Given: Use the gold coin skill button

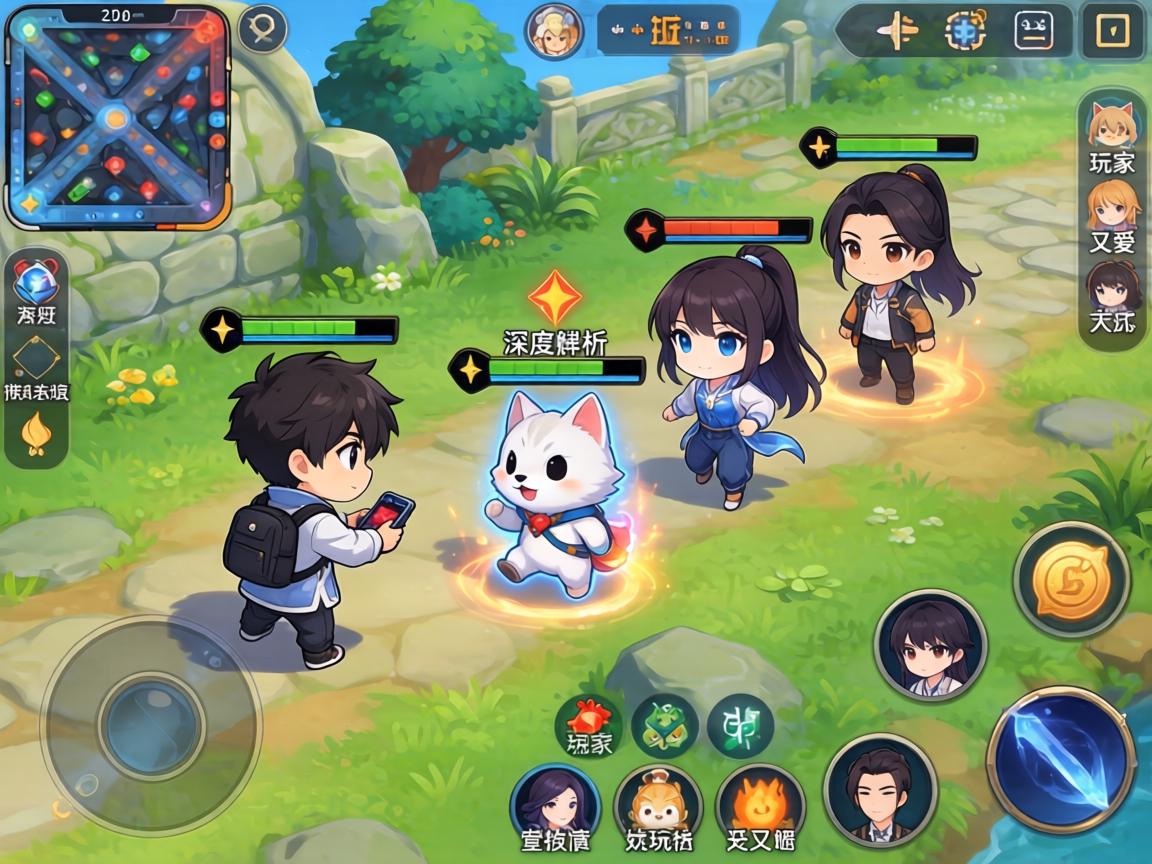Looking at the screenshot, I should (1071, 579).
